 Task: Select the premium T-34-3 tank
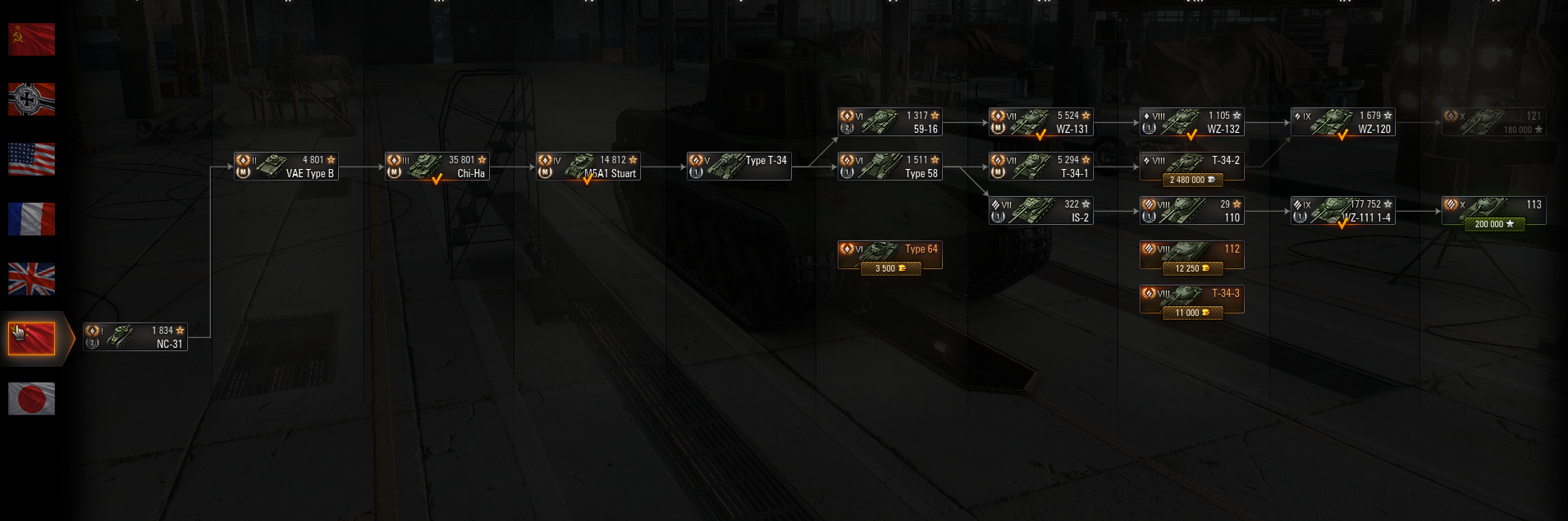[1191, 299]
